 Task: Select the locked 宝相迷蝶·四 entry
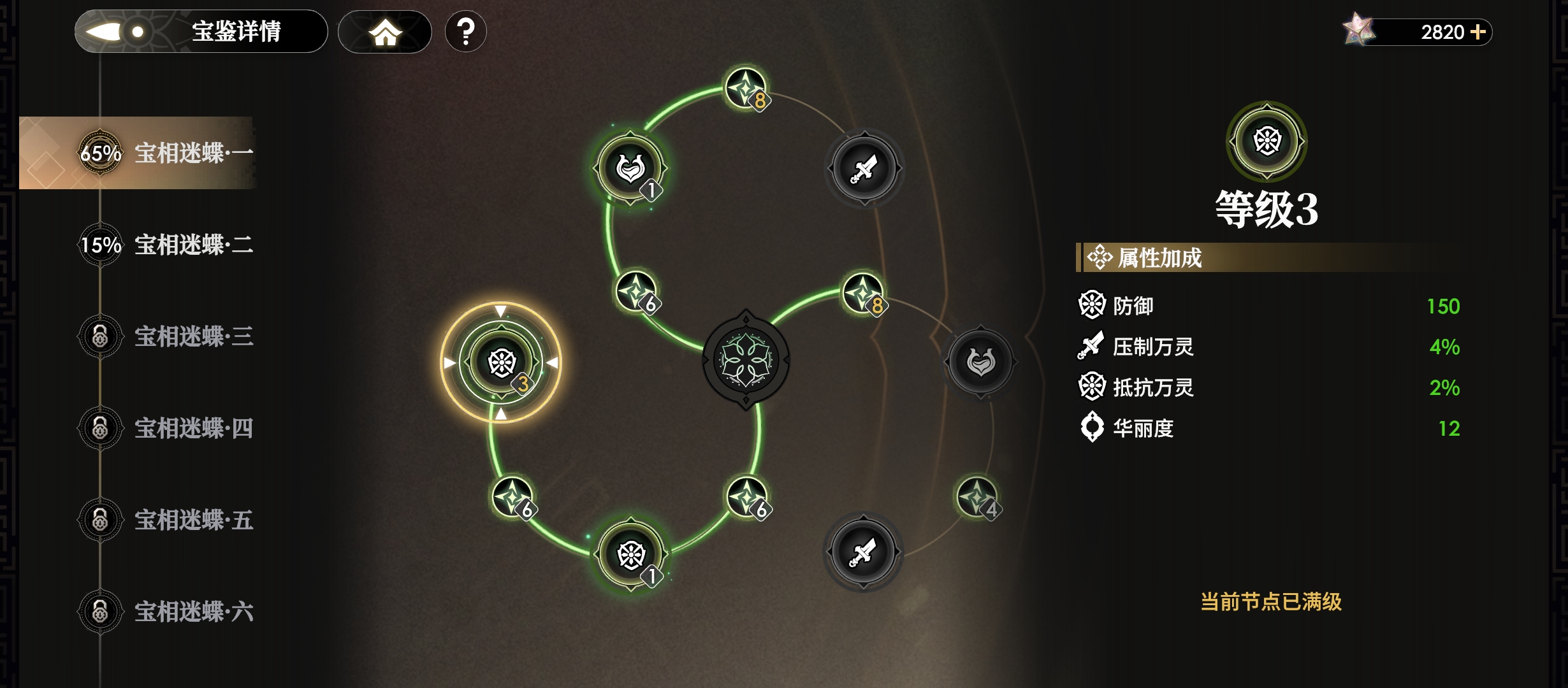tap(166, 428)
